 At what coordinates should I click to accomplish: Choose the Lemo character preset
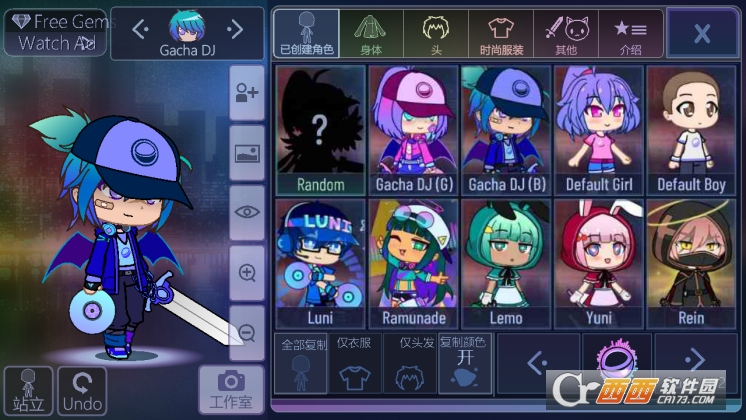(x=505, y=263)
